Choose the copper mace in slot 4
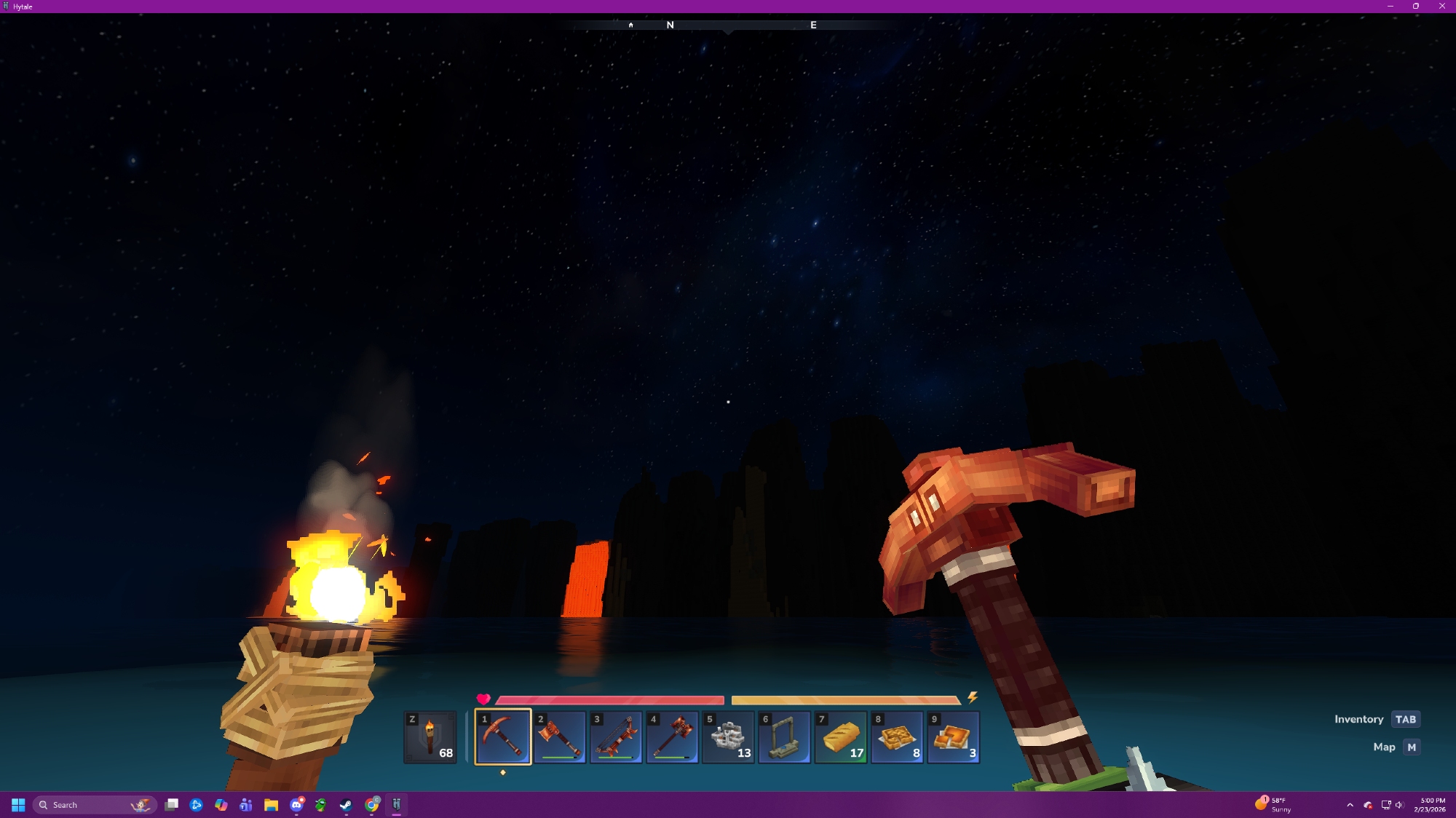The height and width of the screenshot is (818, 1456). (672, 736)
